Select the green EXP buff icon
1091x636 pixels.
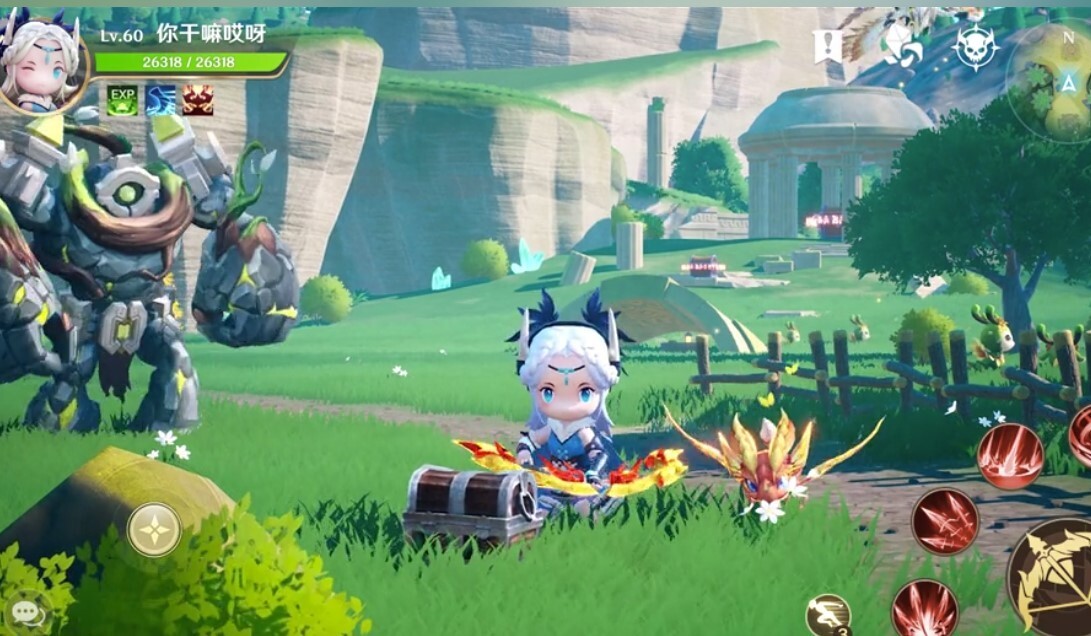pyautogui.click(x=122, y=100)
